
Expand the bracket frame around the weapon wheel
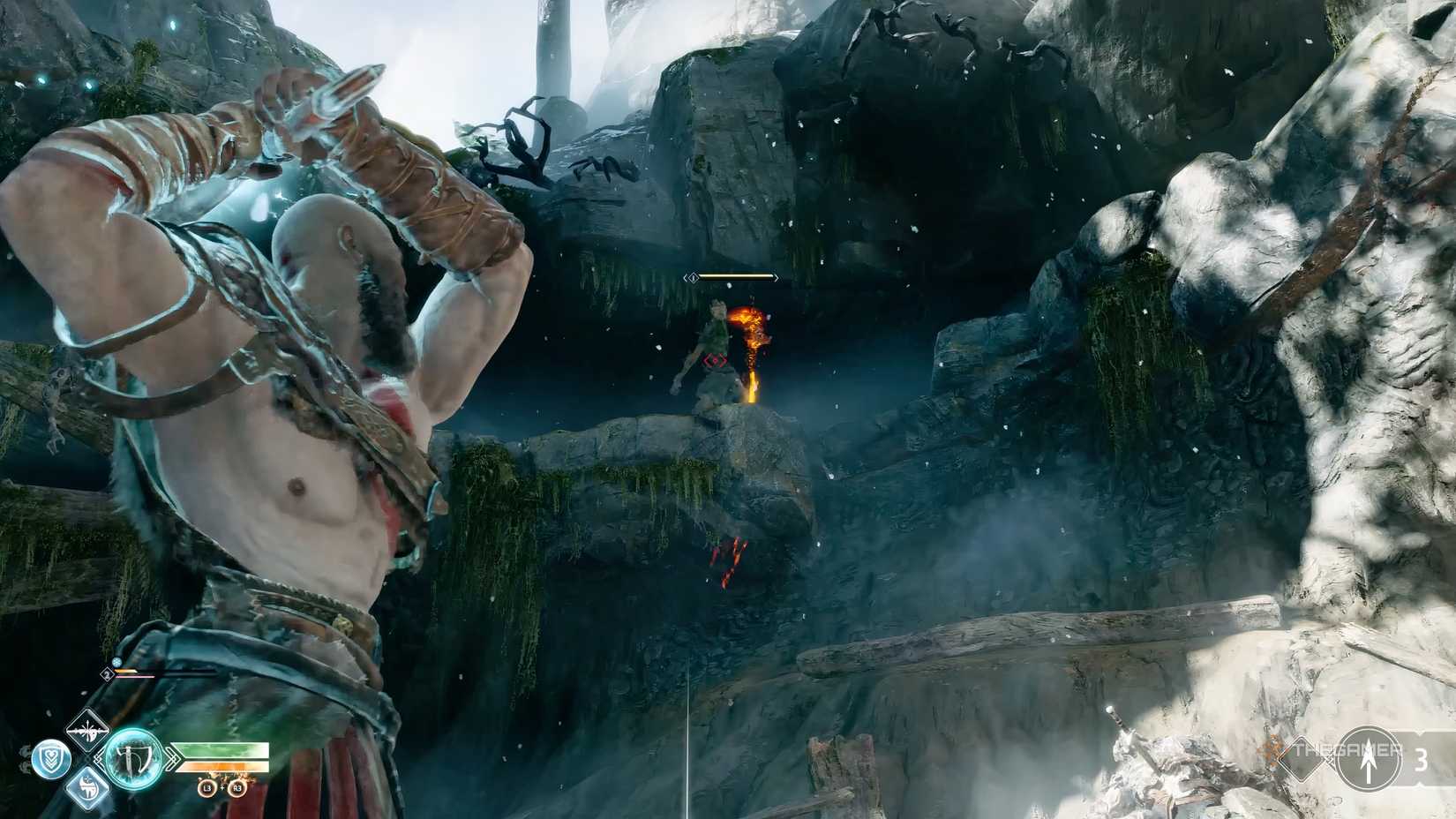tap(100, 757)
